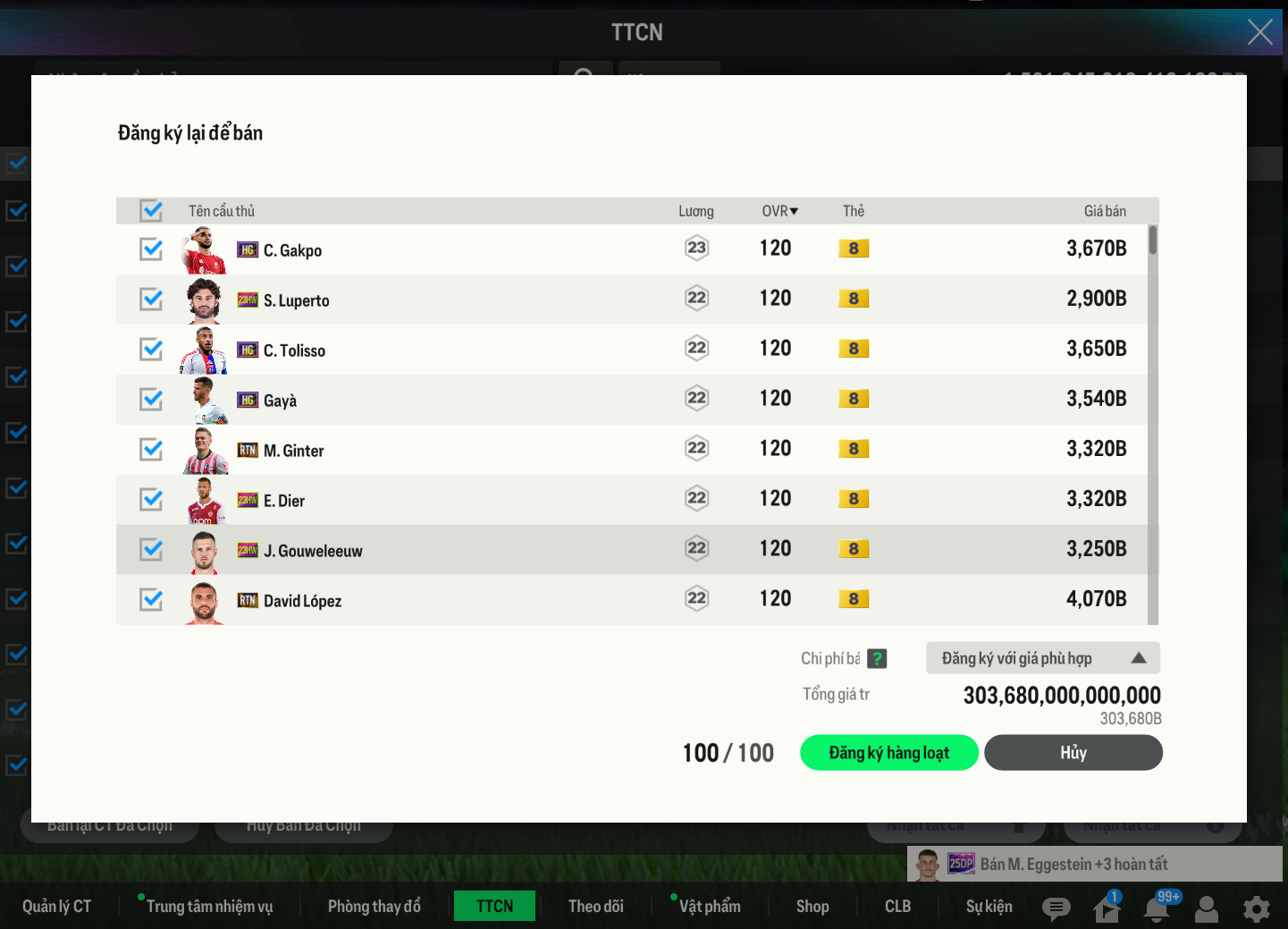Toggle the select-all checkbox in header row
The image size is (1288, 929).
coord(152,211)
